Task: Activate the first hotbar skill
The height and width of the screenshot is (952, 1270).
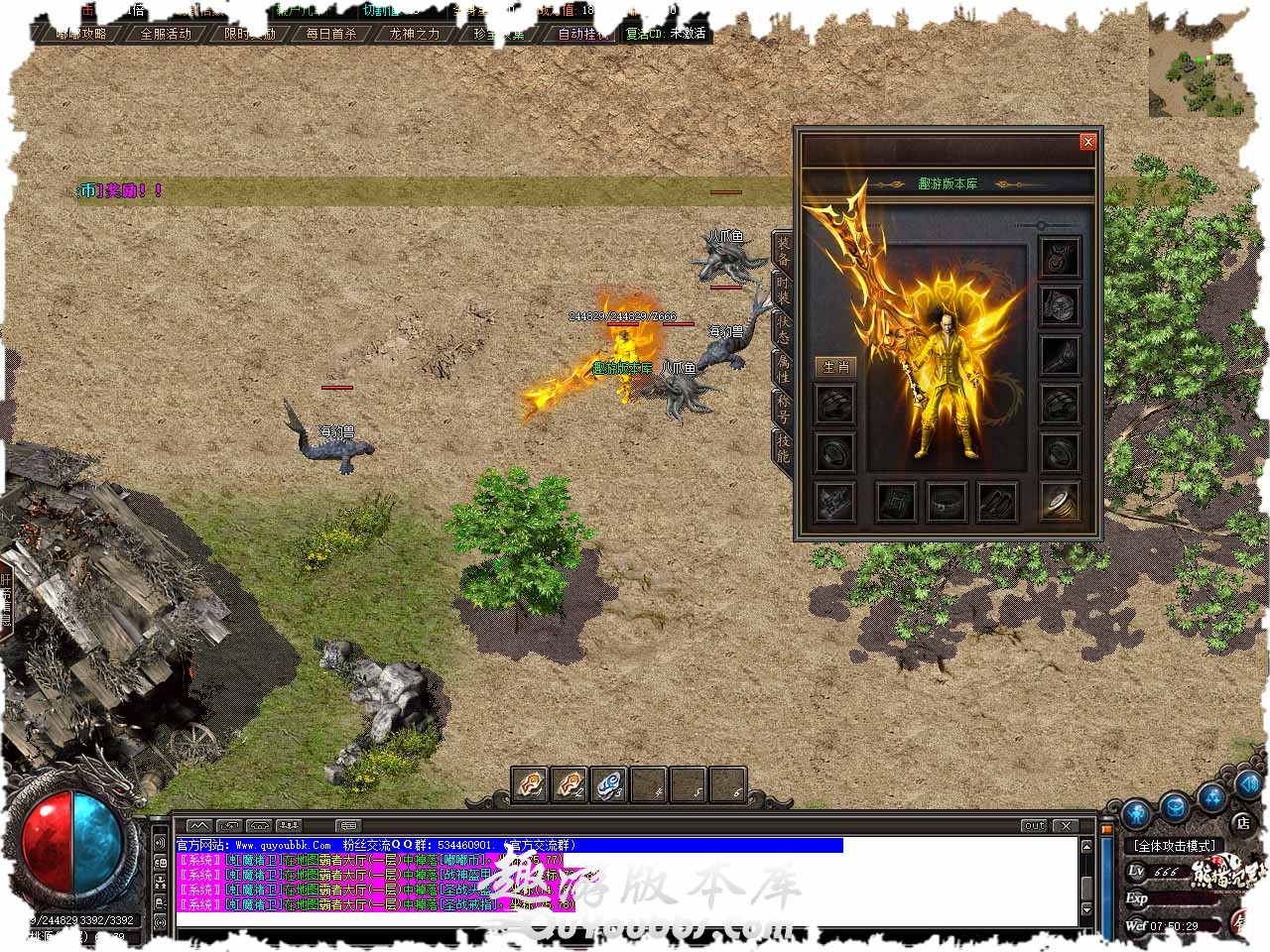Action: (530, 785)
